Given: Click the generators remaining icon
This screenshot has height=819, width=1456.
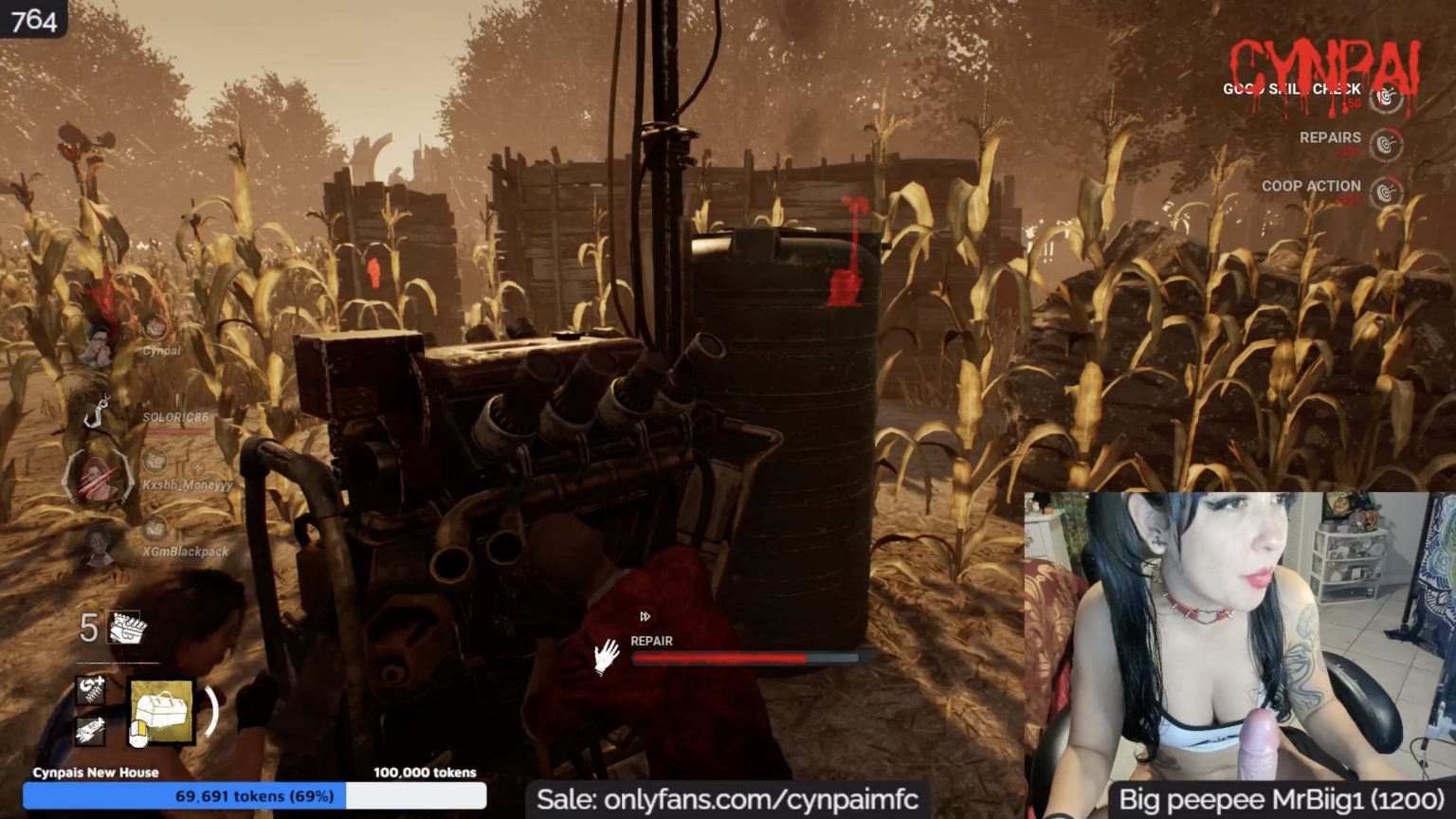Looking at the screenshot, I should [124, 628].
